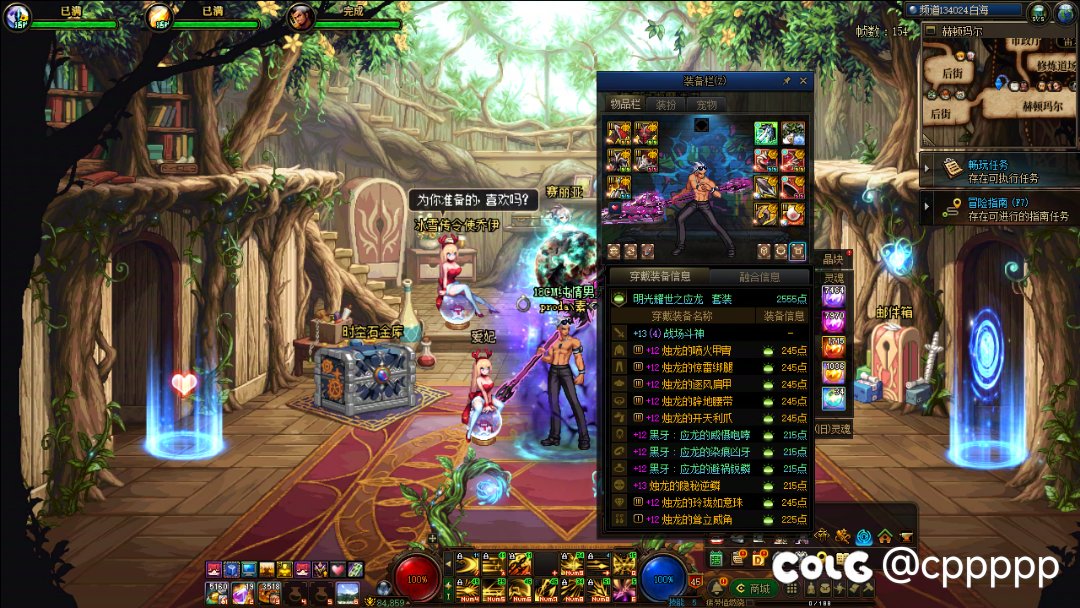Click the channel selector 频道134024白海
Image resolution: width=1080 pixels, height=608 pixels.
click(964, 10)
